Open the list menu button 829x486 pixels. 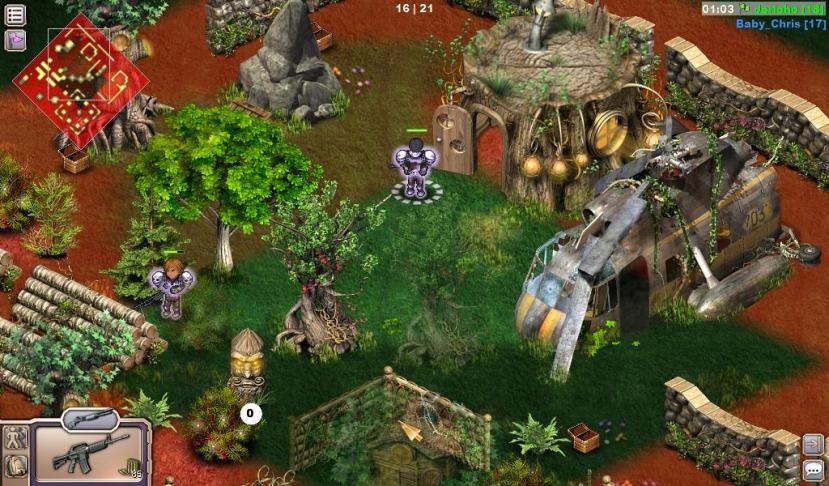click(15, 15)
